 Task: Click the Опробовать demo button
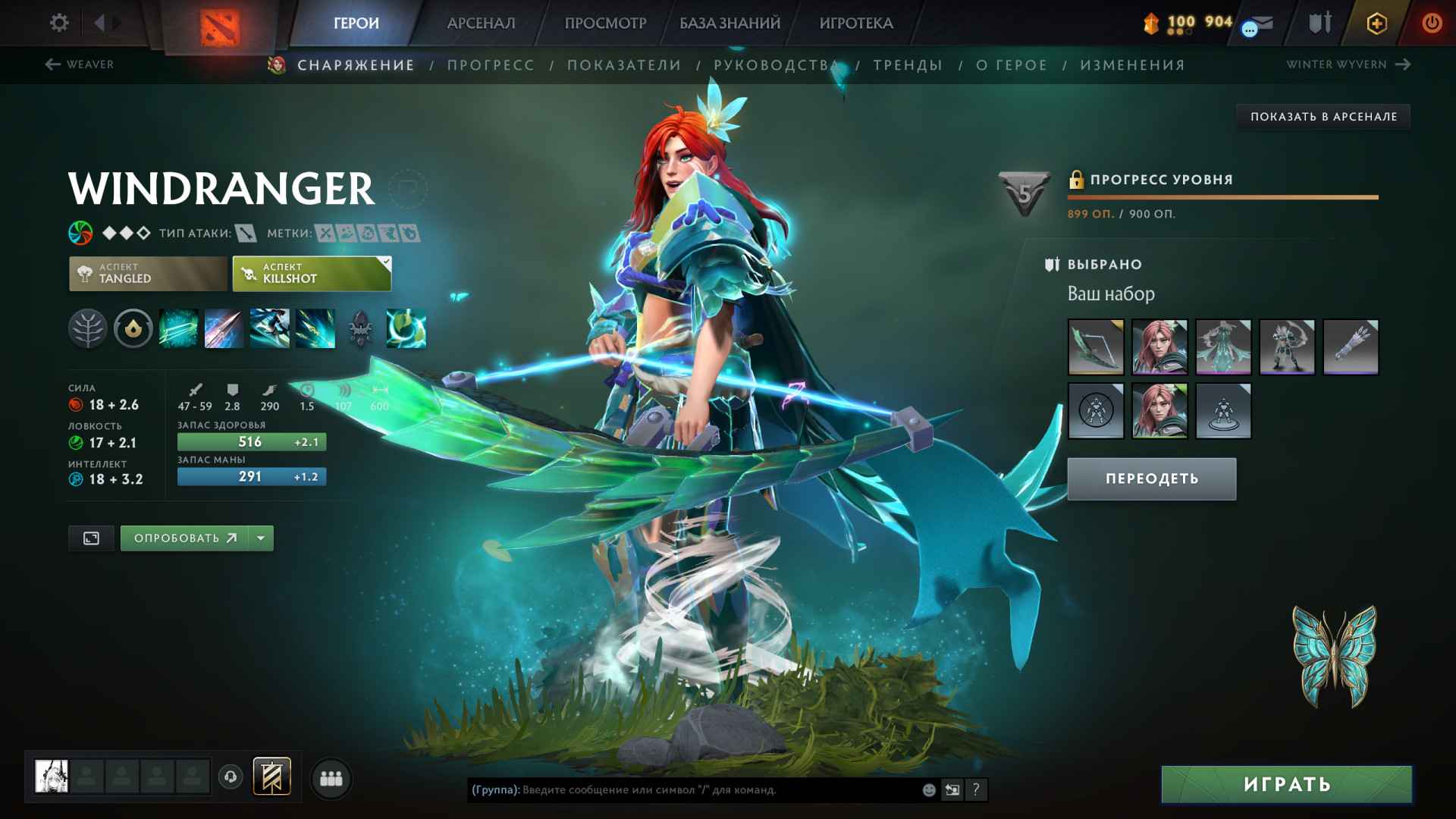pos(184,538)
